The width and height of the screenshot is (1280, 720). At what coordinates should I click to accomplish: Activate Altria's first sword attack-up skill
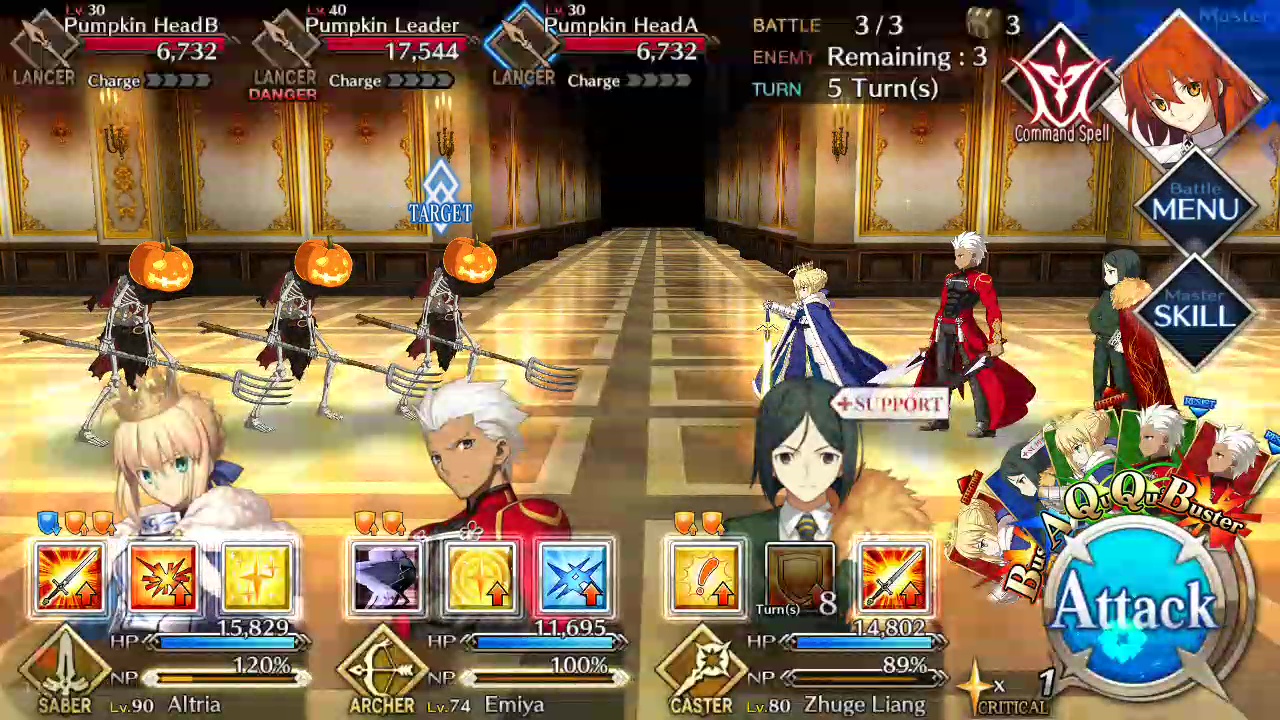[70, 578]
